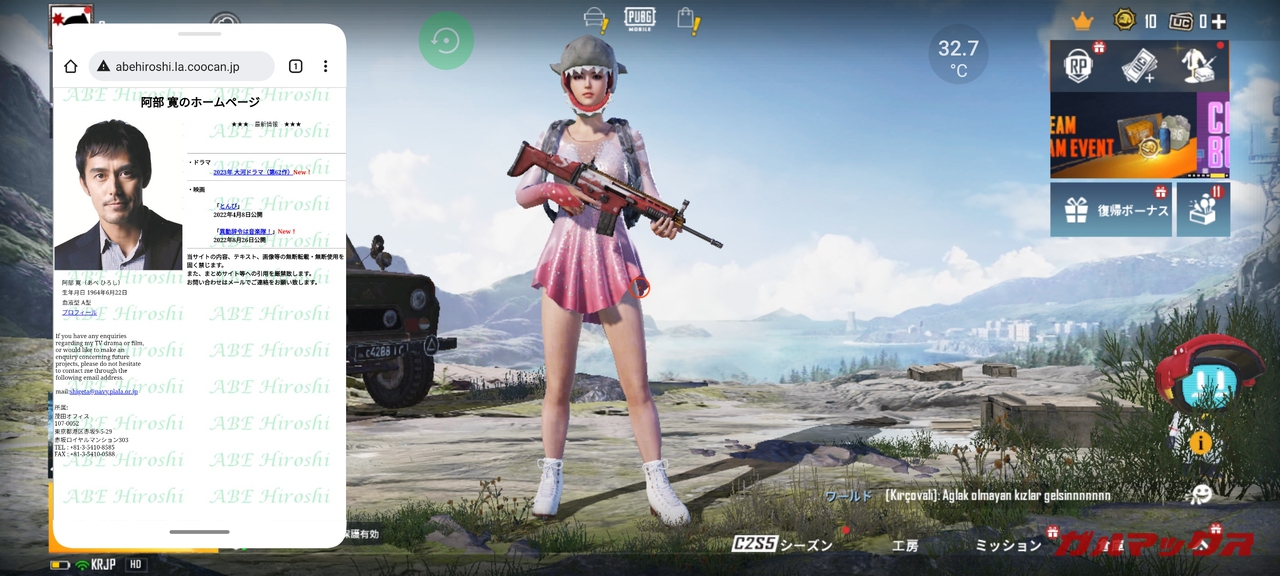Open the emote smiley icon near chat
Screen dimensions: 1280x576
point(1201,494)
